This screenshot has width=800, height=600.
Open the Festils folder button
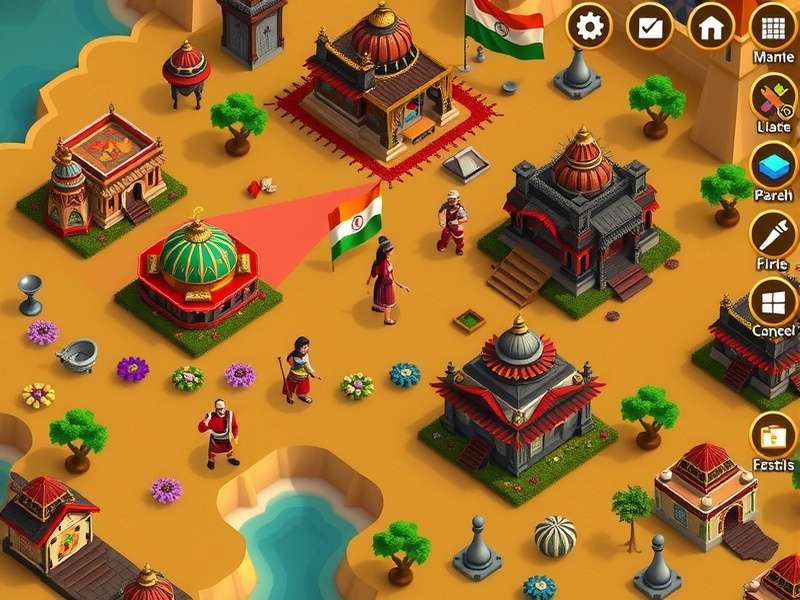click(x=773, y=436)
